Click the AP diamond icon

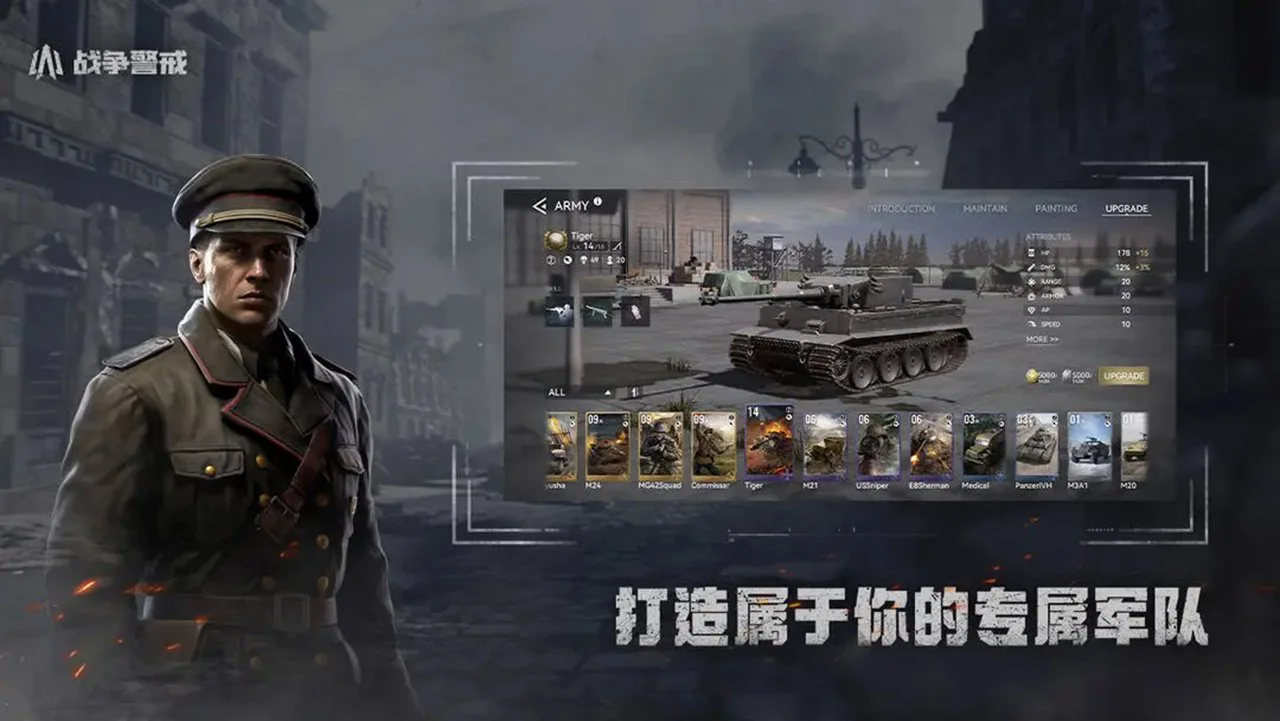1032,310
